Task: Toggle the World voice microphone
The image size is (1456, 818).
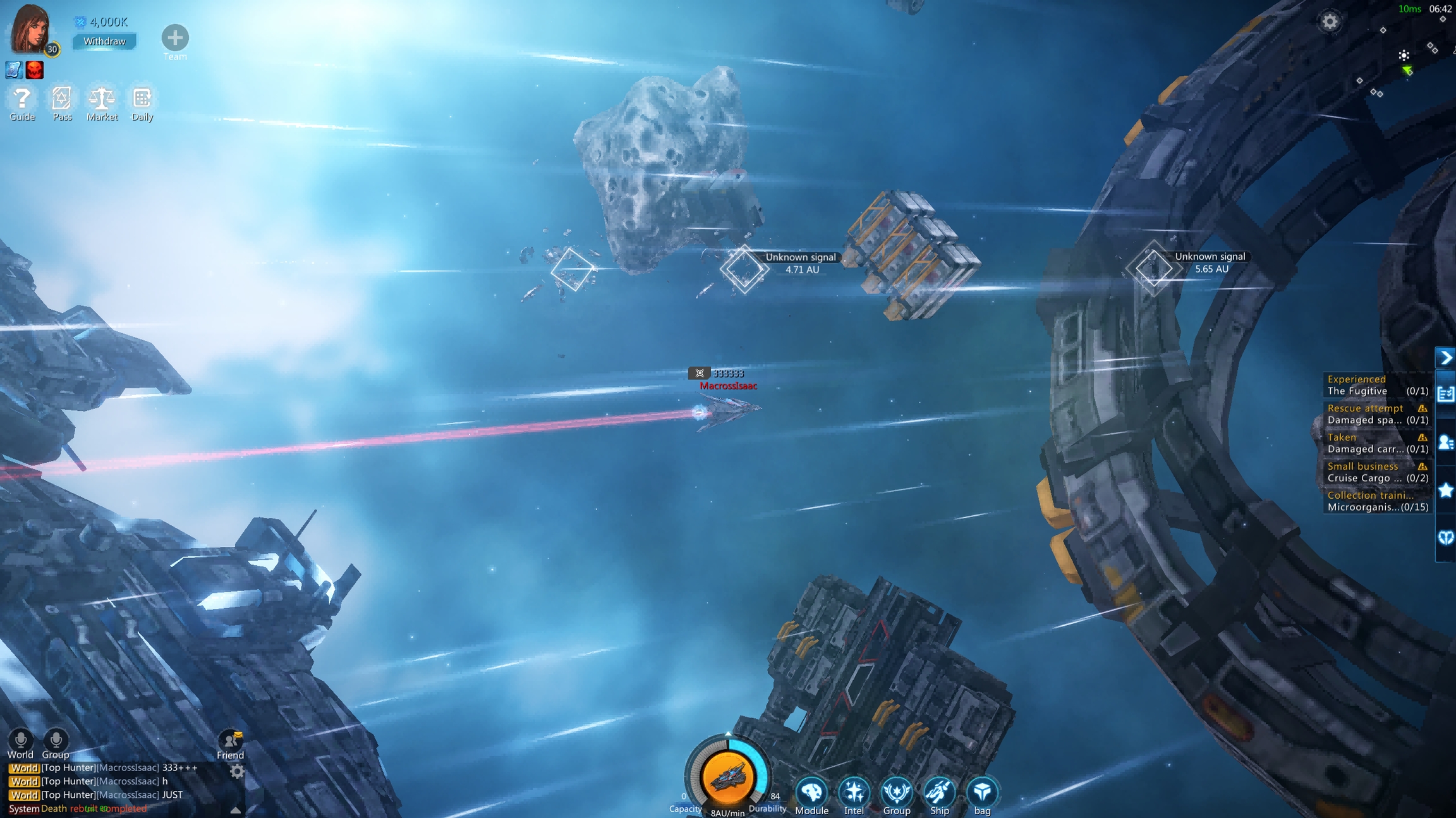Action: (20, 740)
